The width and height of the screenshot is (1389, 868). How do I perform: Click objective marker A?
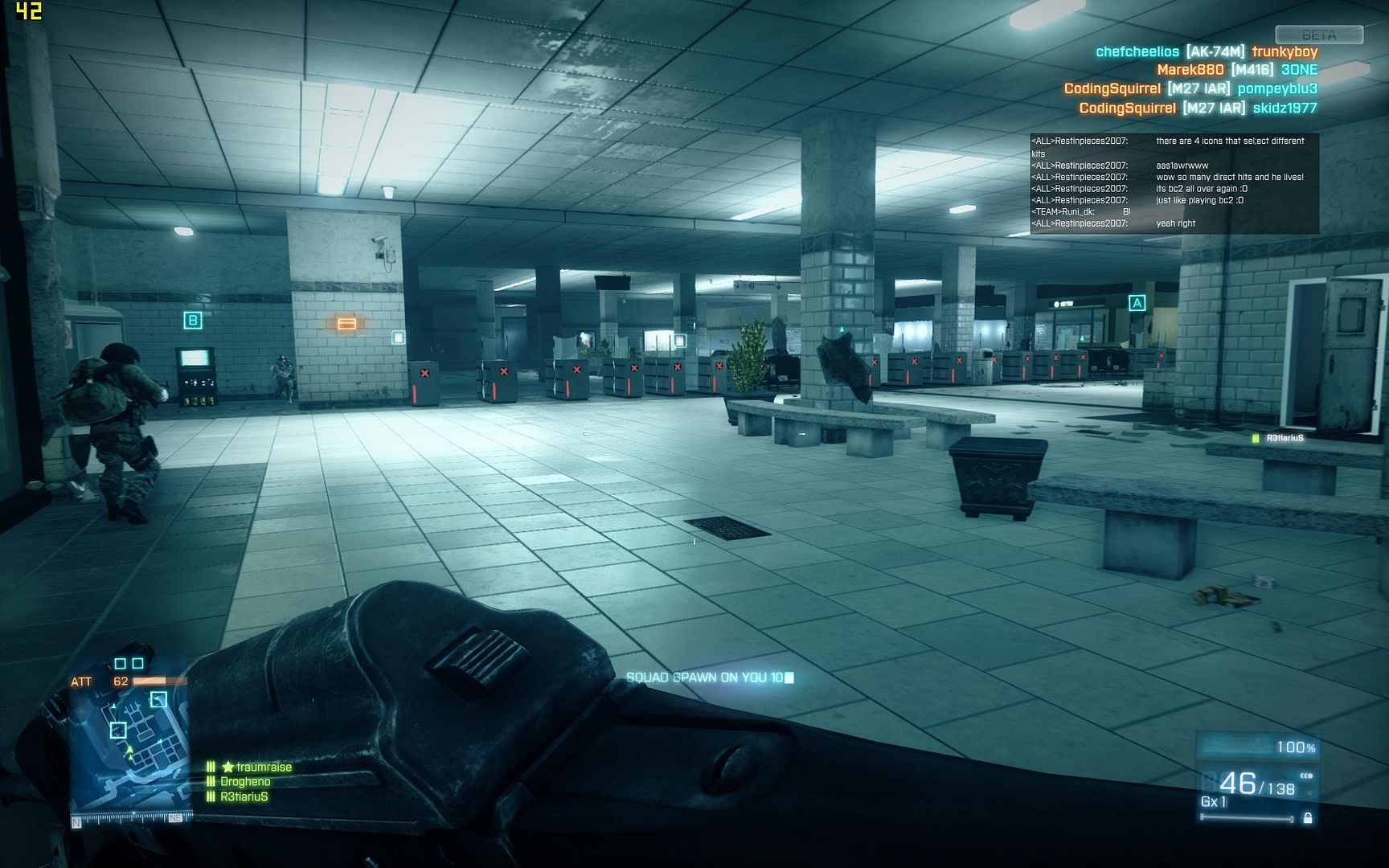click(1137, 303)
